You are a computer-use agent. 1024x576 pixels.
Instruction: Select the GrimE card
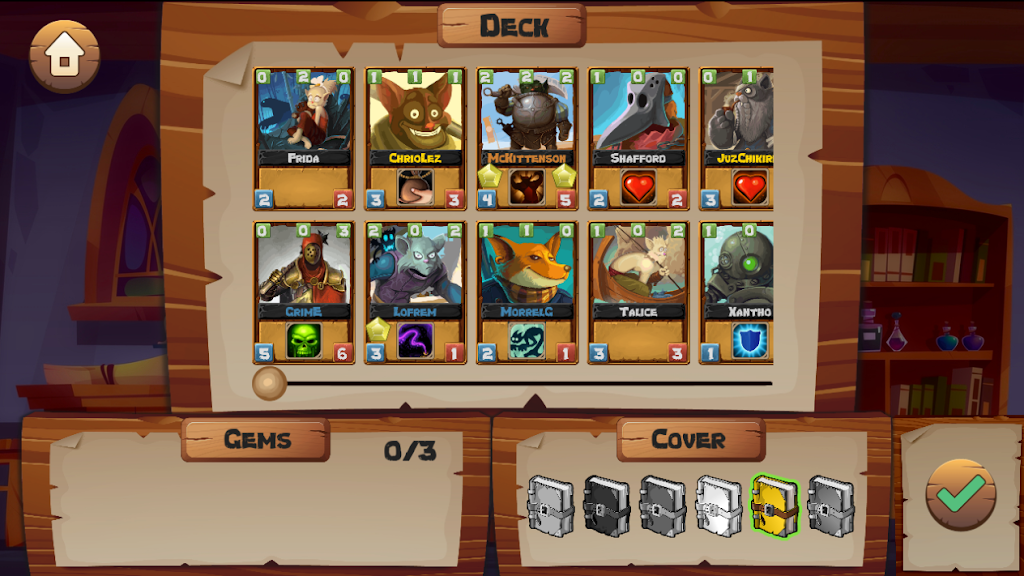(x=304, y=292)
